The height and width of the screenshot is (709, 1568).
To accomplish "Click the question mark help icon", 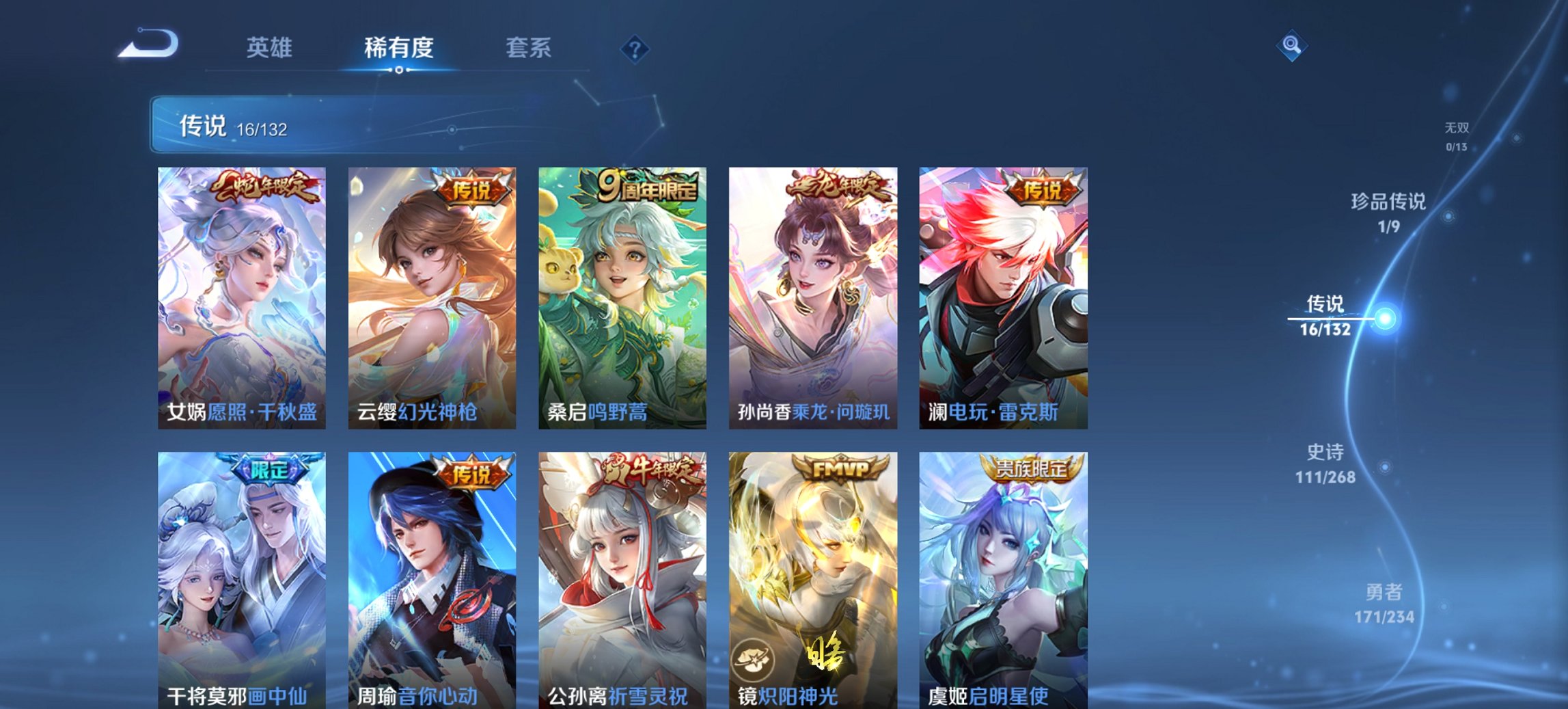I will 633,48.
